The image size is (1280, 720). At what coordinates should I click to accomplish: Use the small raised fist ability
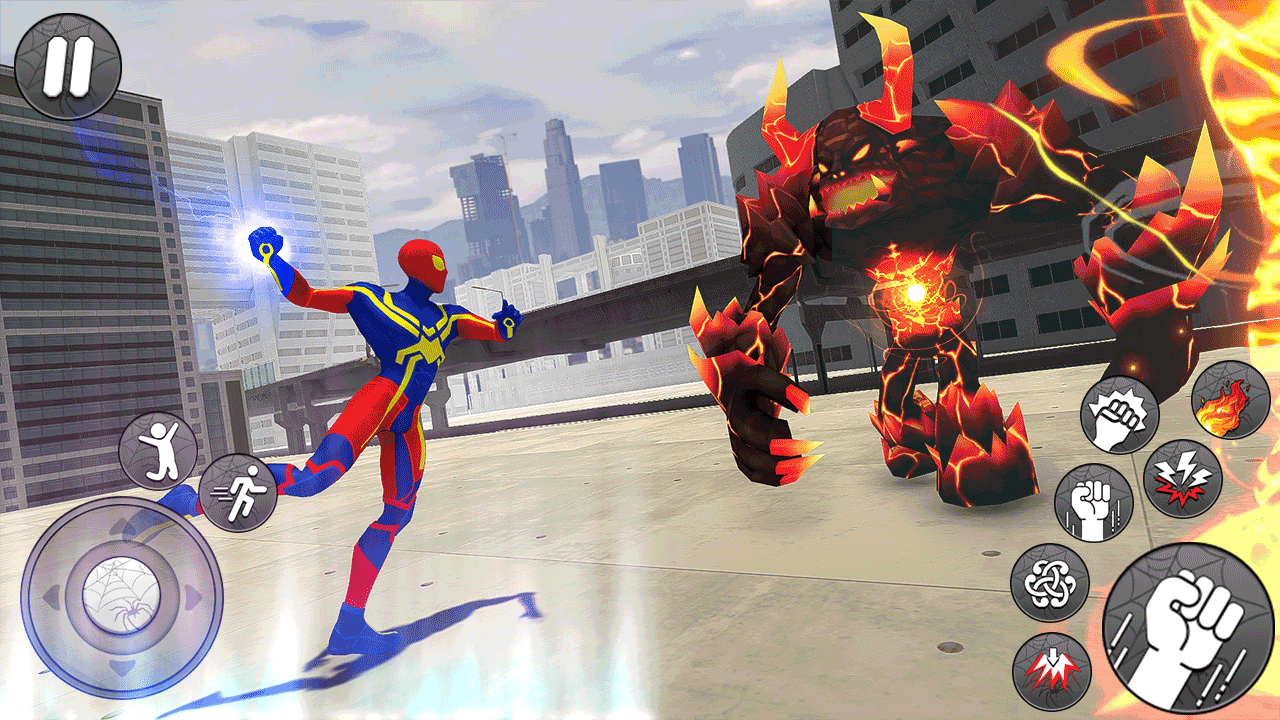pos(1093,502)
